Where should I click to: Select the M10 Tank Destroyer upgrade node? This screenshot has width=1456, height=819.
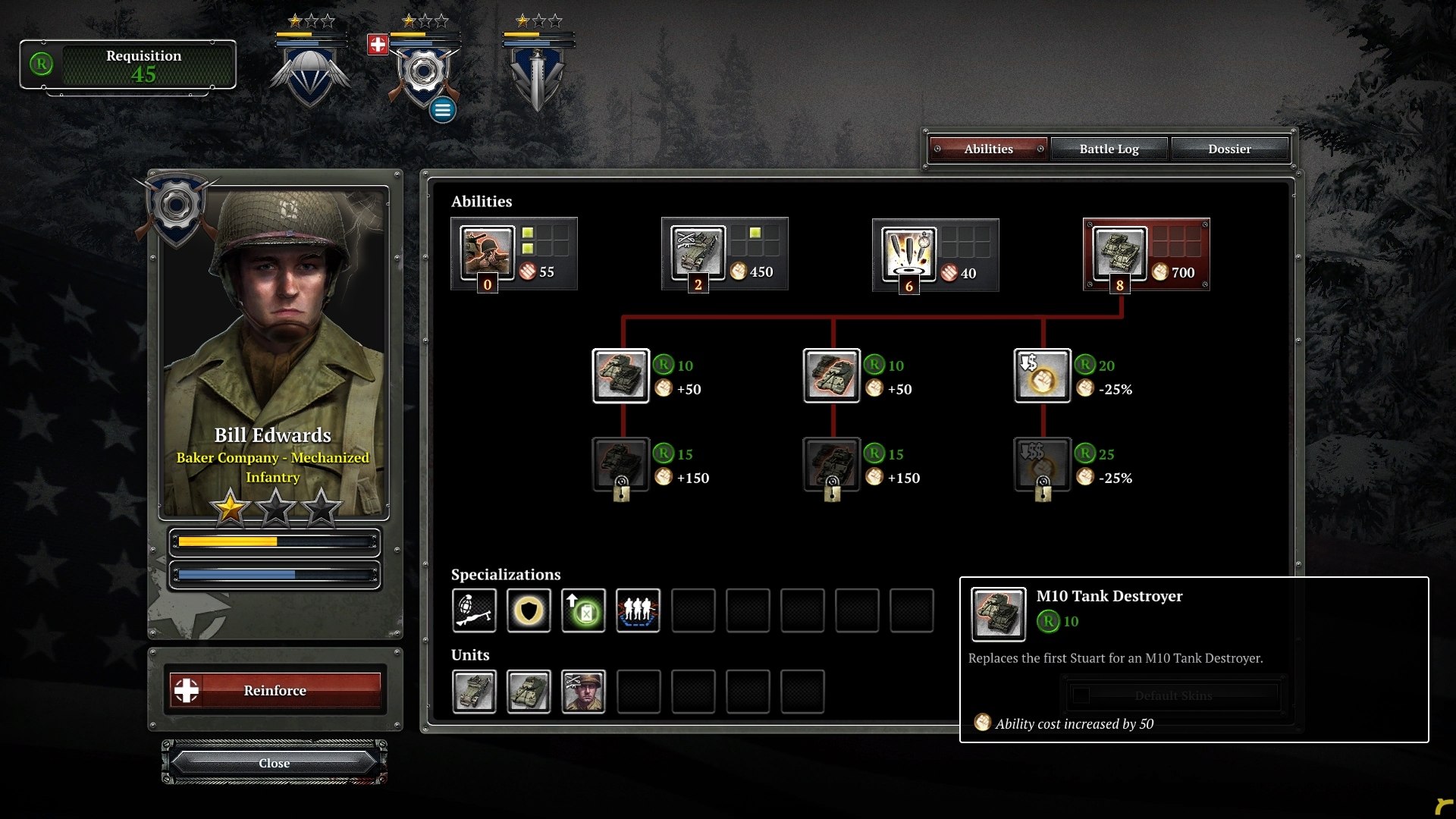click(622, 375)
